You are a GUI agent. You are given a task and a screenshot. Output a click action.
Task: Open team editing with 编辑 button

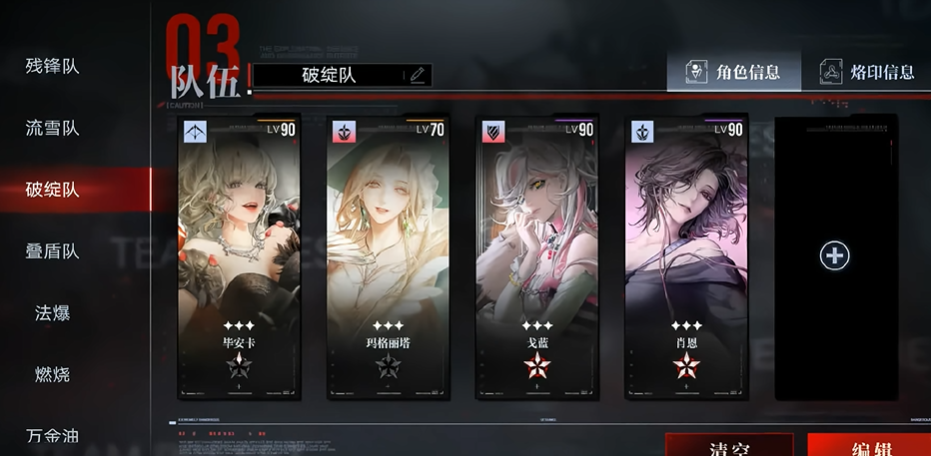[x=868, y=446]
